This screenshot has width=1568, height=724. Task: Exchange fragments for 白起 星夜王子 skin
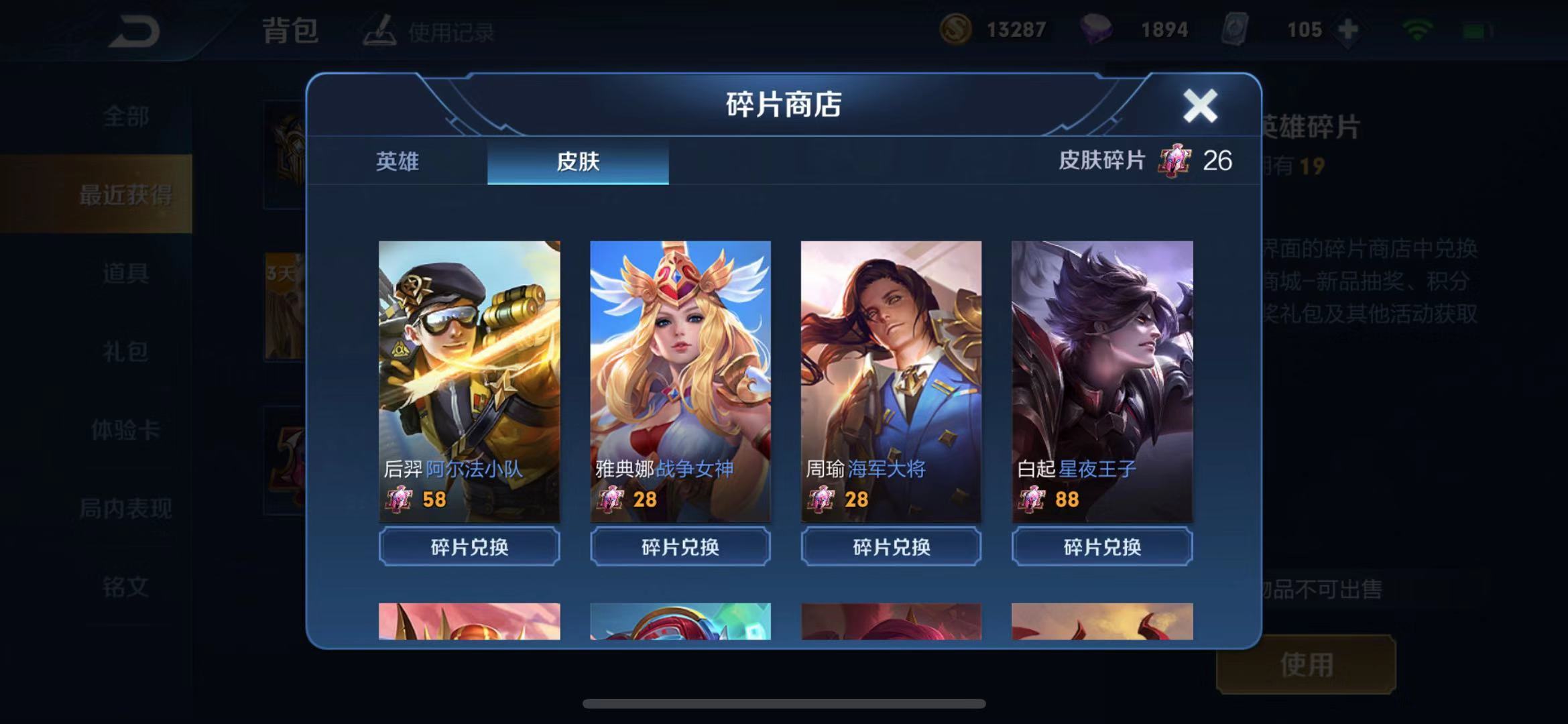pos(1101,547)
